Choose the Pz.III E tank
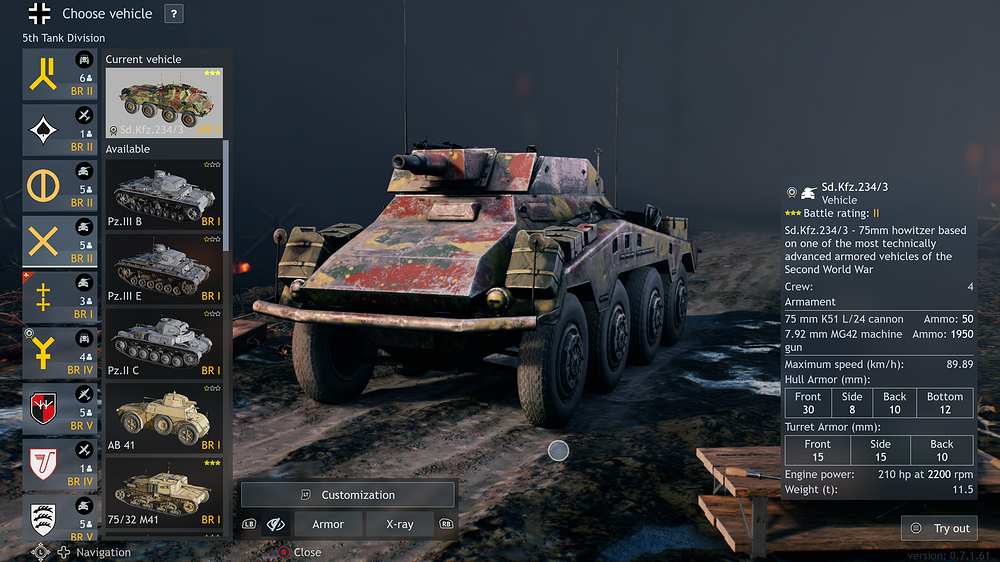 tap(165, 267)
